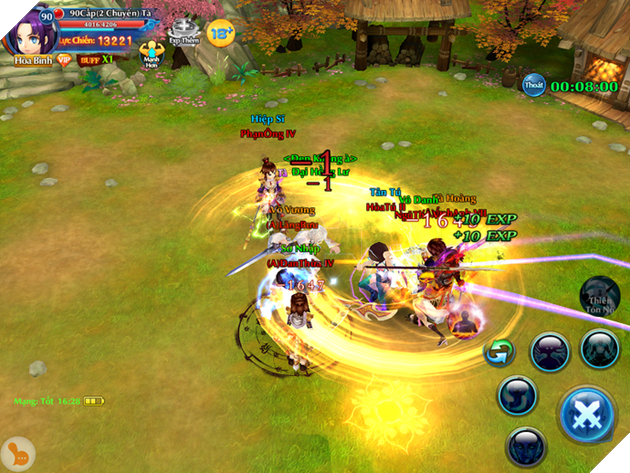Open the Mạnh Hơn upgrade icon

pyautogui.click(x=151, y=54)
